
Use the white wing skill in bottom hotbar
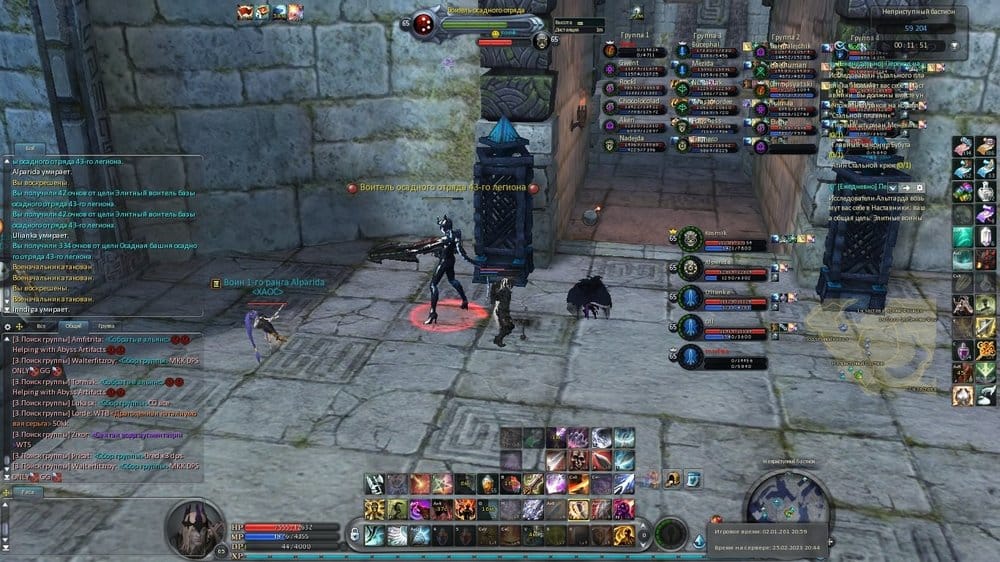(397, 535)
